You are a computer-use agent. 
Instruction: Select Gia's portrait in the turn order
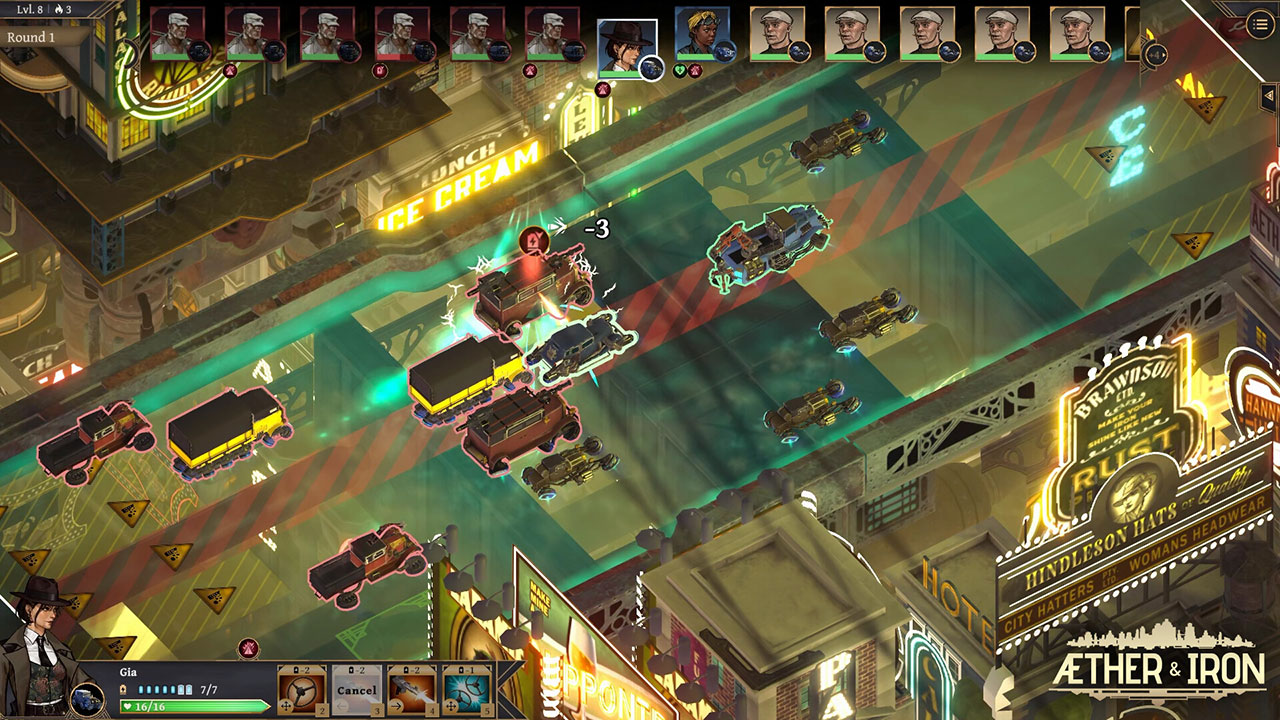click(627, 45)
